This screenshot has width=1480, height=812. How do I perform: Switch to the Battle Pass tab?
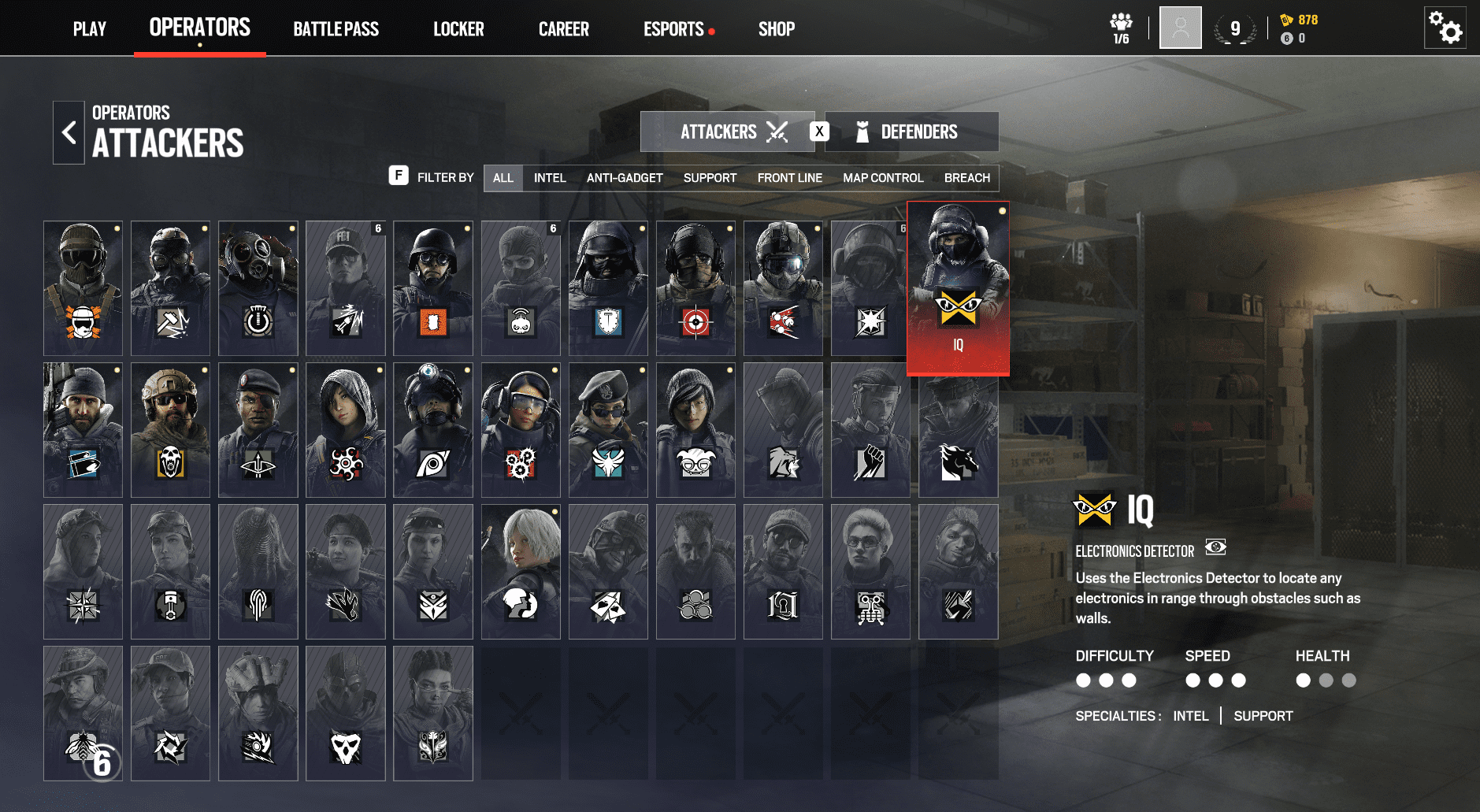tap(336, 29)
